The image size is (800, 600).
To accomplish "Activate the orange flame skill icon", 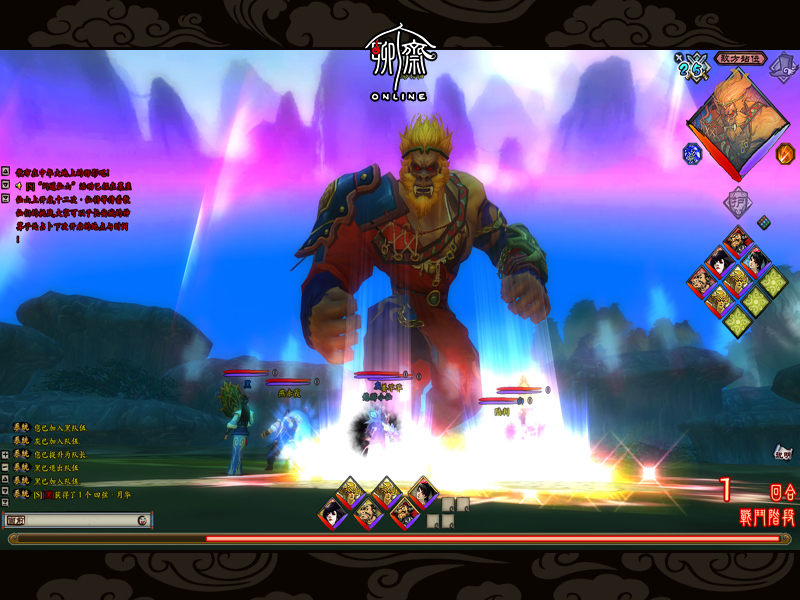I will 785,154.
